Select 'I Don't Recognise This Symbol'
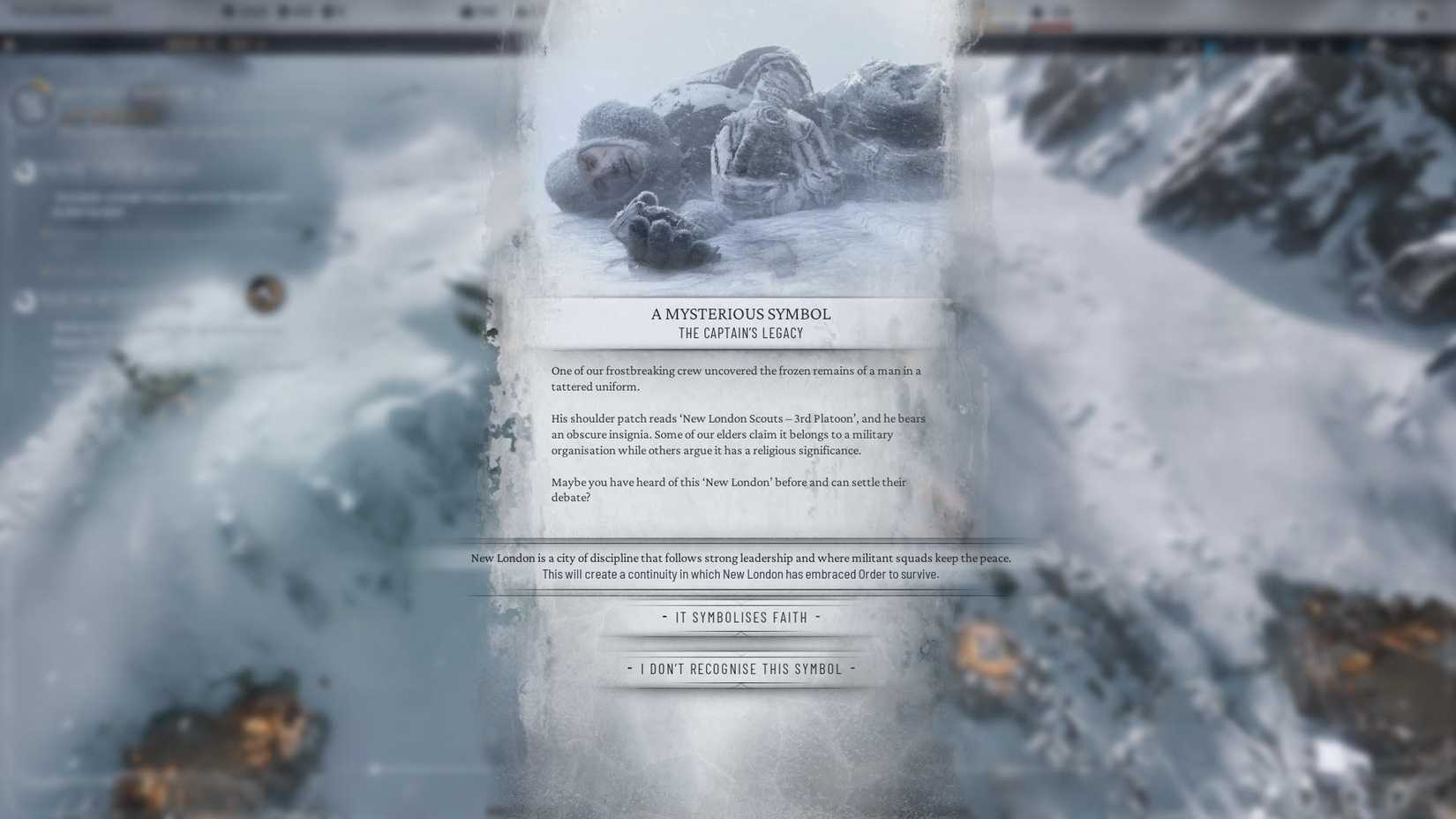The image size is (1456, 819). pyautogui.click(x=741, y=669)
